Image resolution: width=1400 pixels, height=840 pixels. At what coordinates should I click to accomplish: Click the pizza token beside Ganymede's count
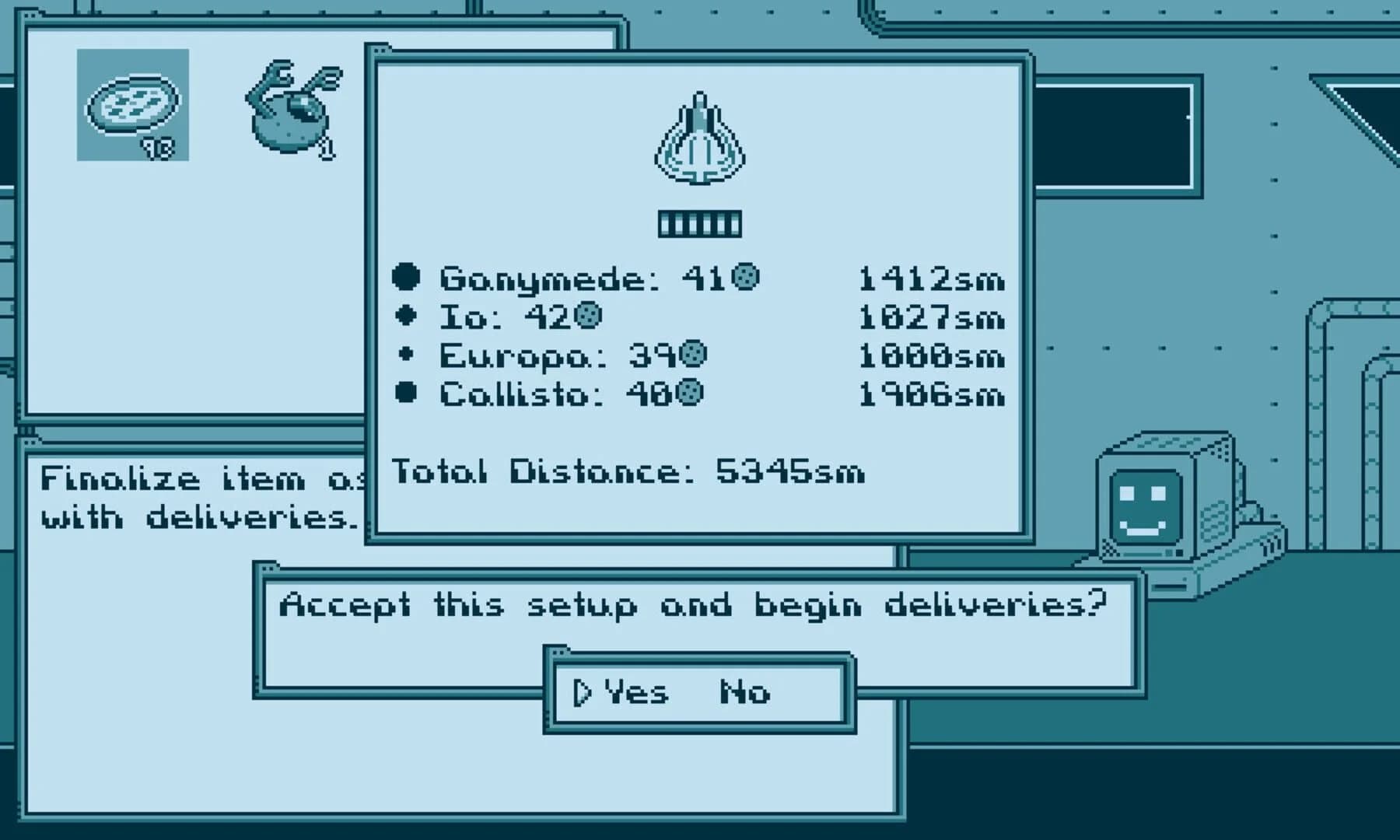point(744,275)
